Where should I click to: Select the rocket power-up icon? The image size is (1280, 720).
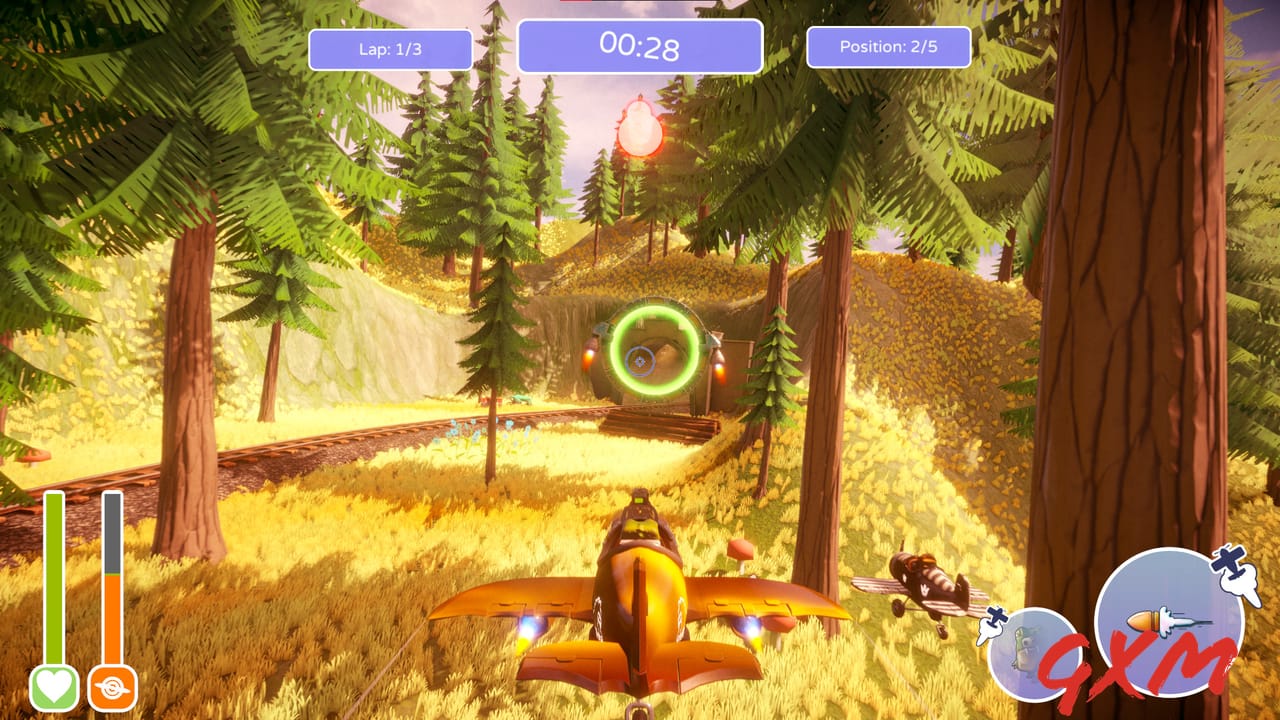pyautogui.click(x=1158, y=619)
